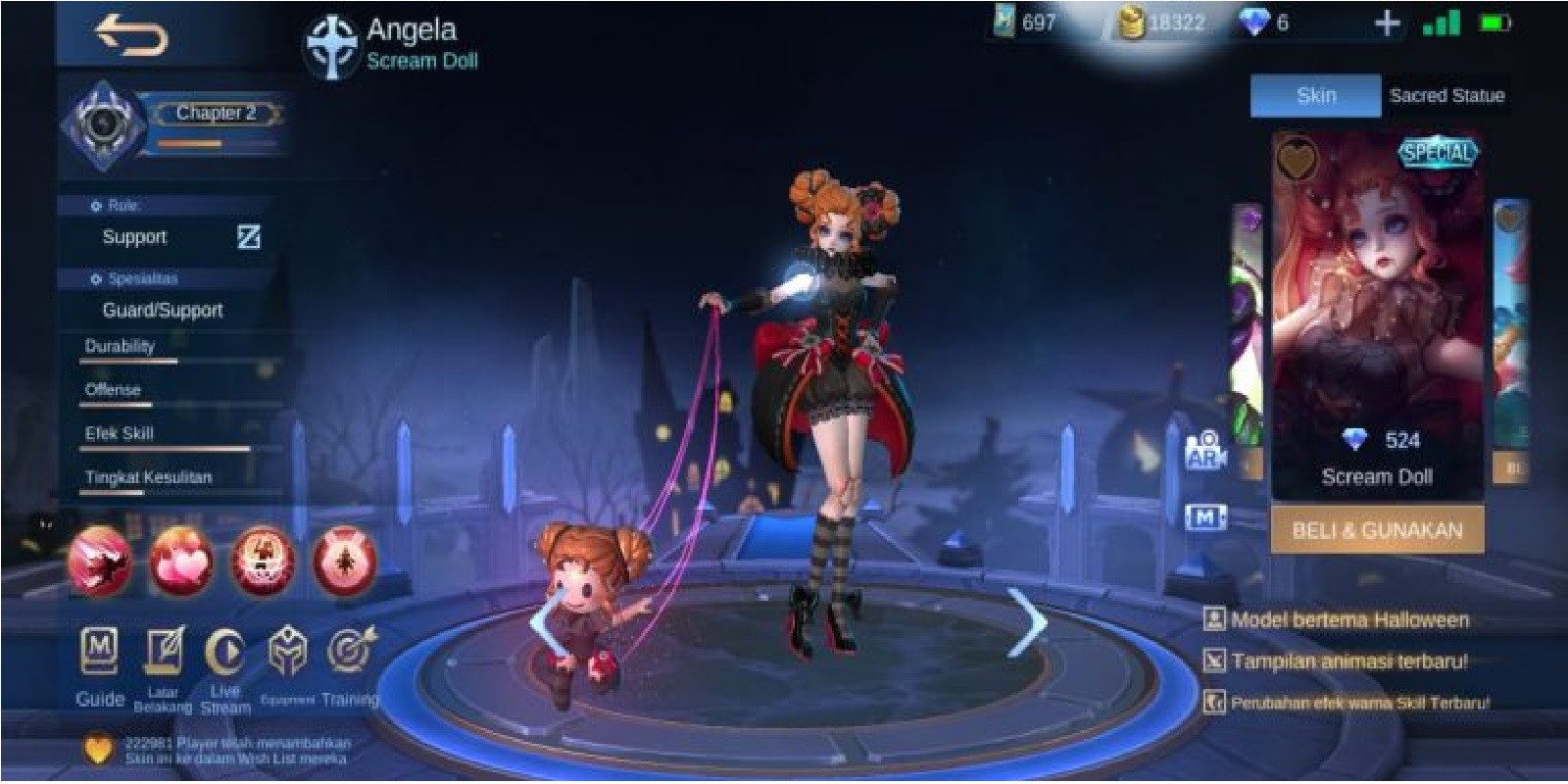This screenshot has width=1568, height=784.
Task: Tap the plus to add diamonds
Action: [x=1386, y=23]
